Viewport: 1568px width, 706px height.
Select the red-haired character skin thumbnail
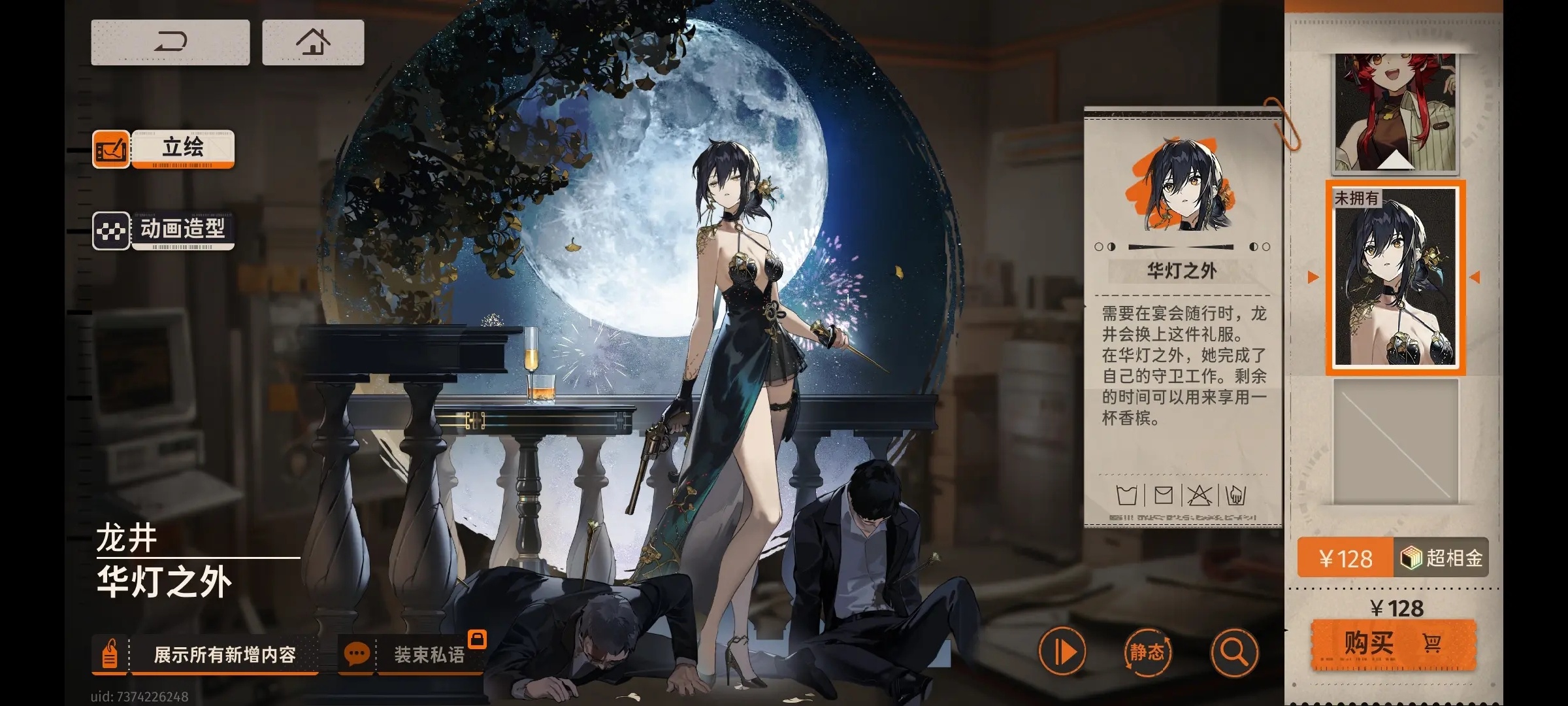tap(1395, 112)
